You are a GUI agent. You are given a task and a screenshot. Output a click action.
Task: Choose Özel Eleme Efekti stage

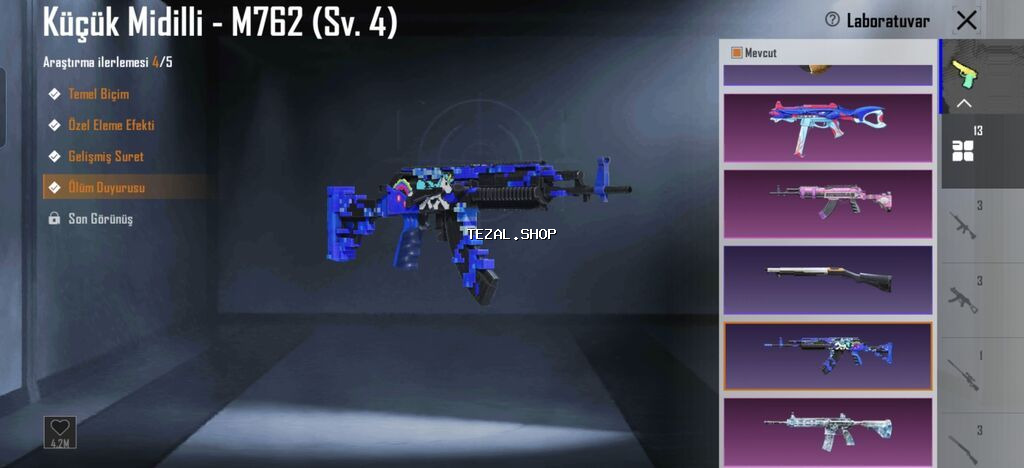pyautogui.click(x=110, y=125)
